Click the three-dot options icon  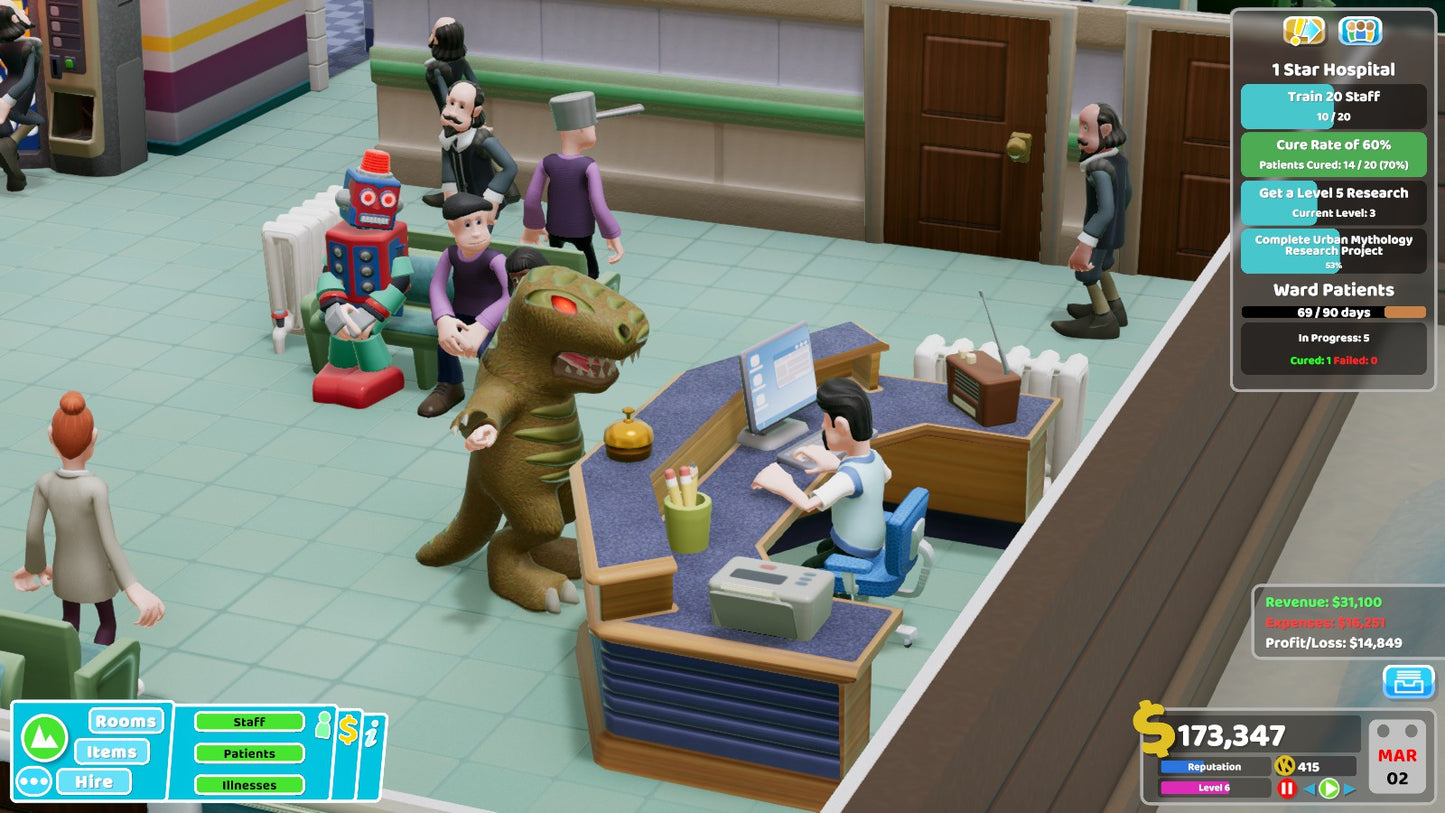33,780
